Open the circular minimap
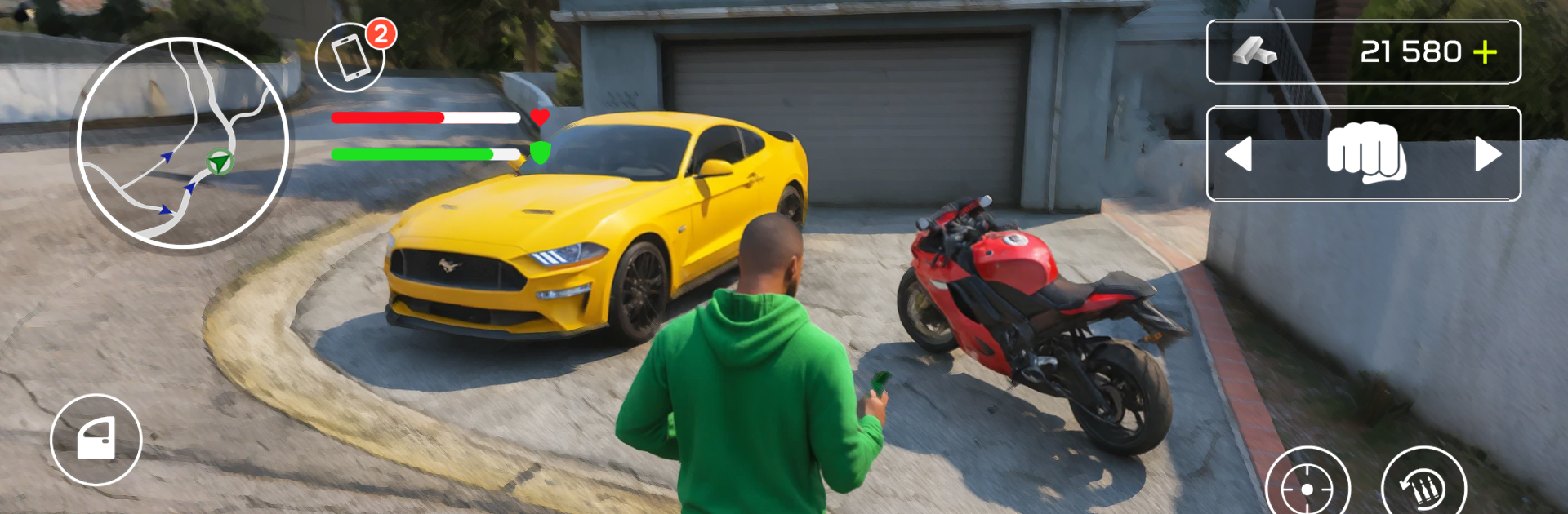The height and width of the screenshot is (514, 1568). (x=183, y=142)
